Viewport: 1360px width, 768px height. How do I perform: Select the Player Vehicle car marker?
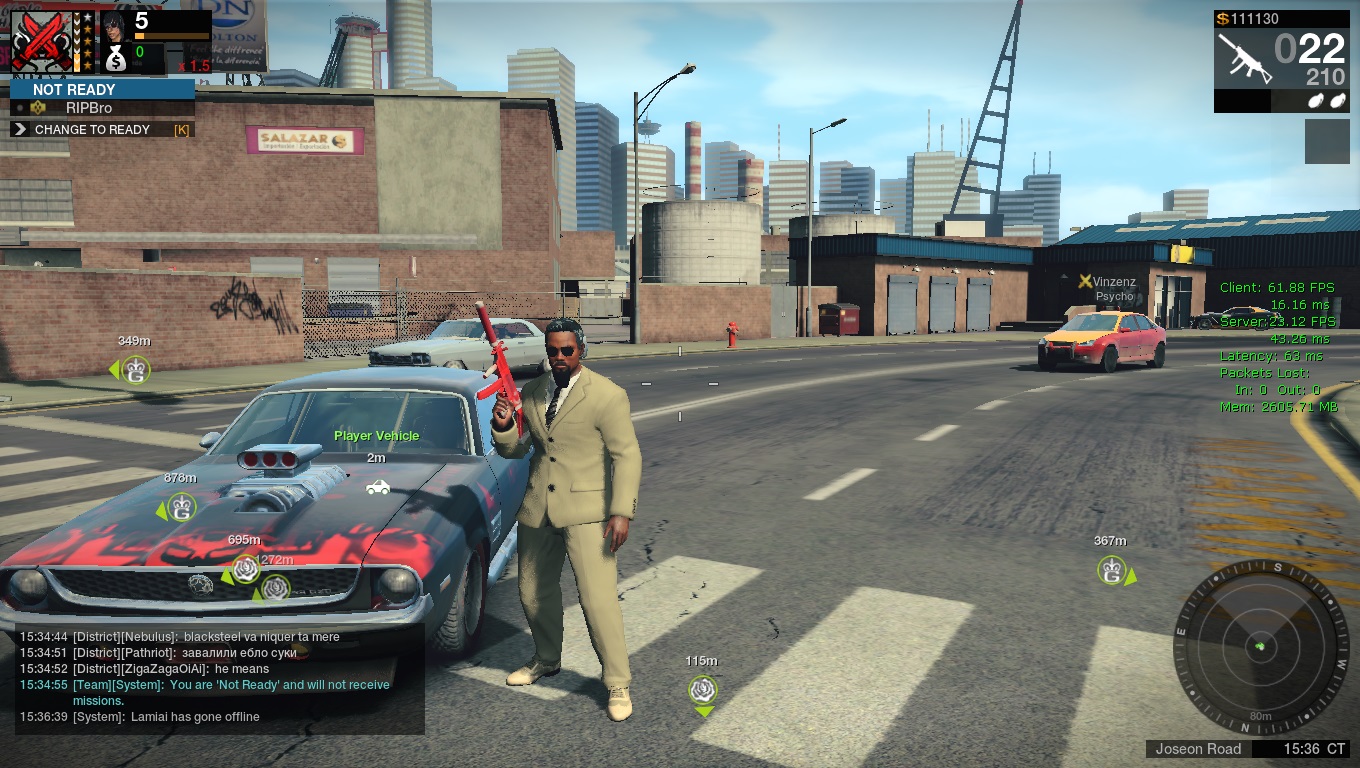(x=377, y=487)
